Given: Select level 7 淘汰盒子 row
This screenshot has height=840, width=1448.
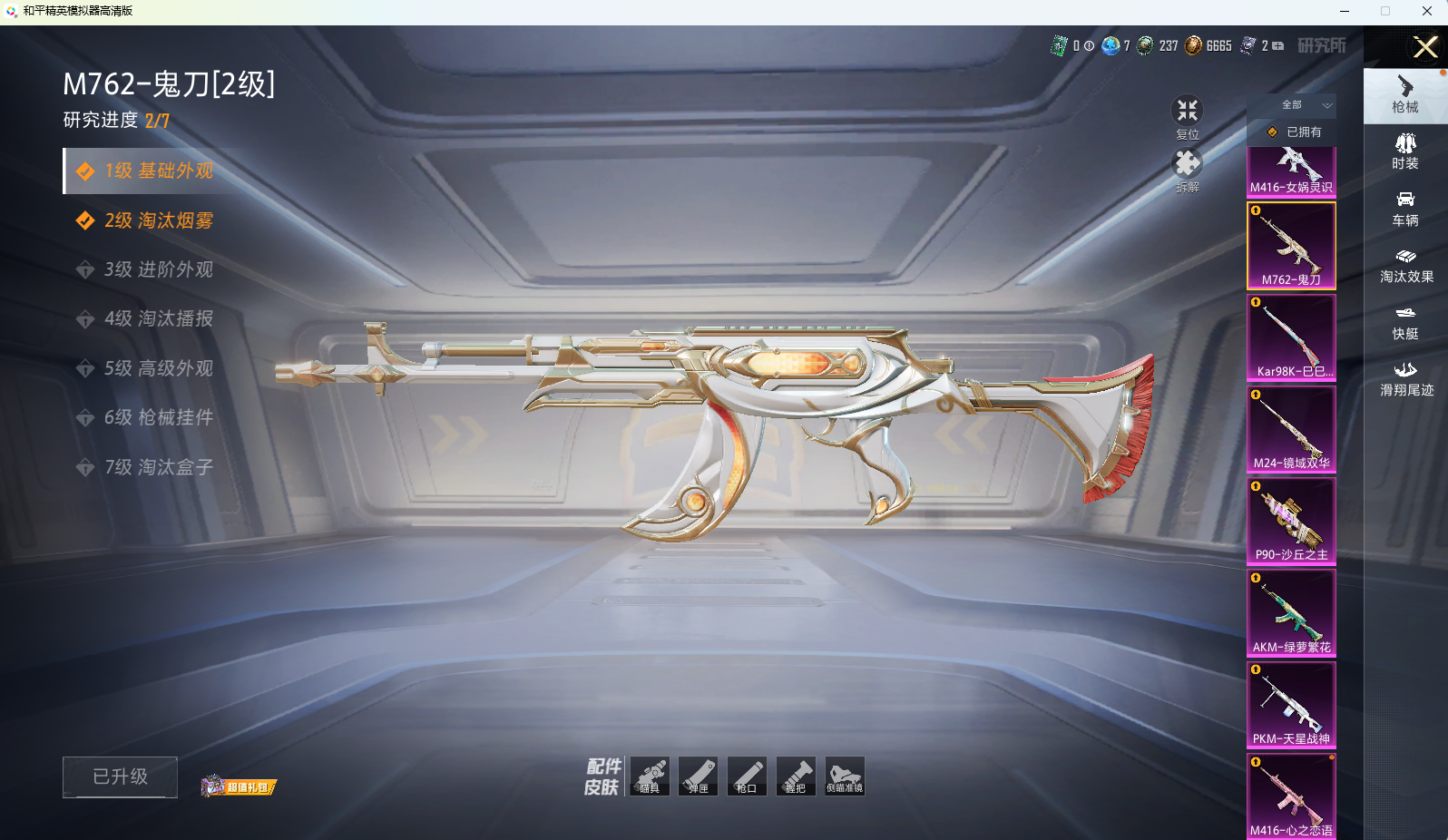Looking at the screenshot, I should pos(159,467).
